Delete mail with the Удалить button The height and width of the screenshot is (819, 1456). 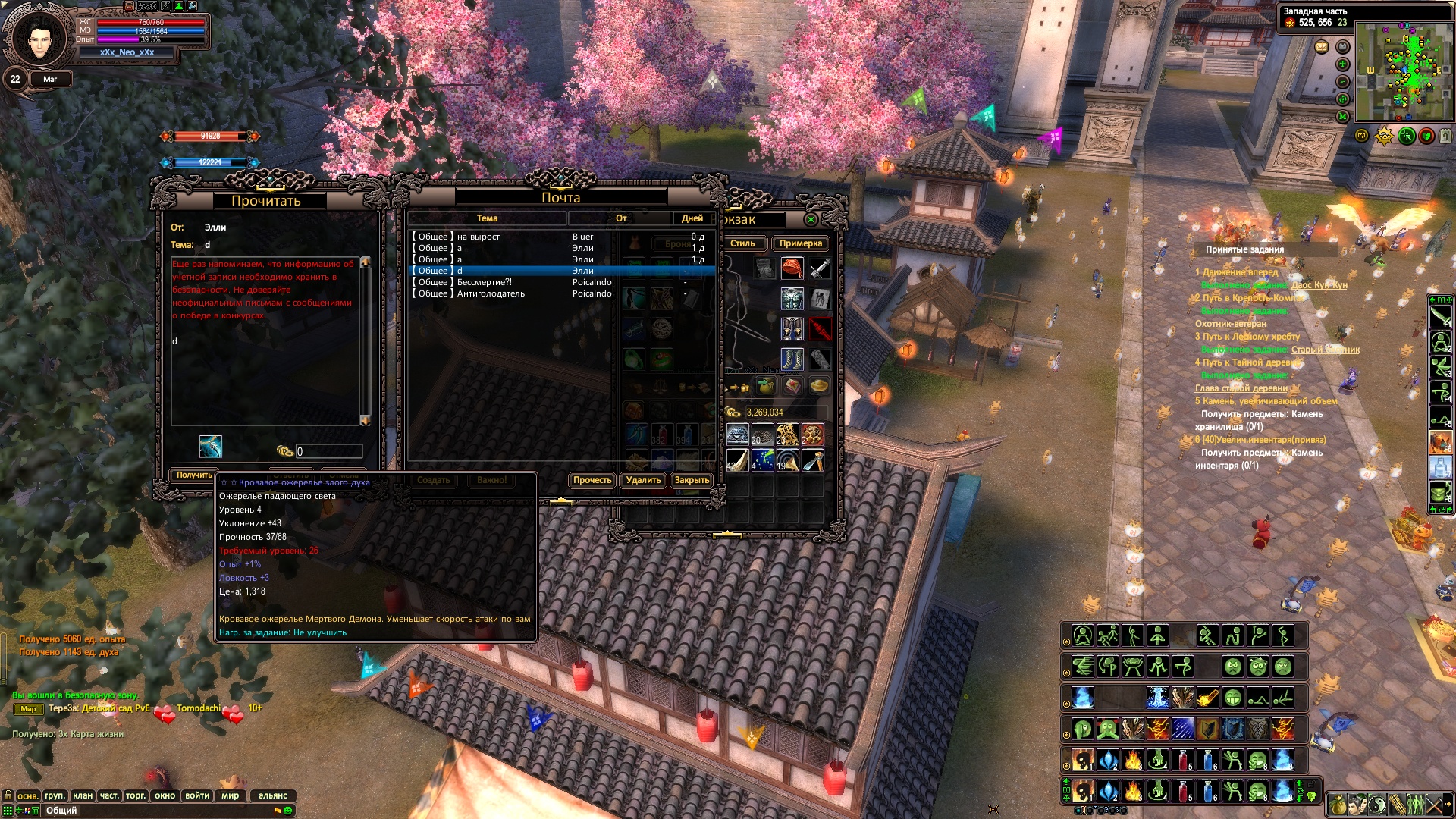643,480
